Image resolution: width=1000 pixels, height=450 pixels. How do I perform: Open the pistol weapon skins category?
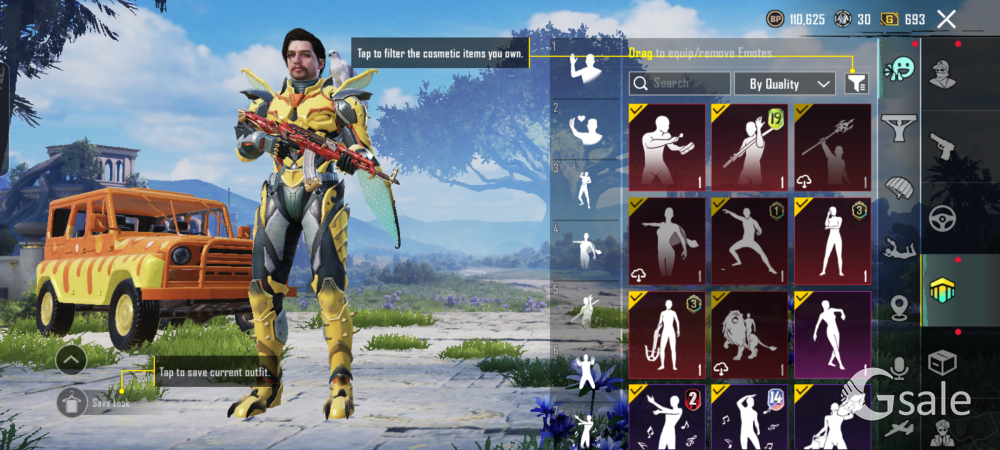[942, 147]
